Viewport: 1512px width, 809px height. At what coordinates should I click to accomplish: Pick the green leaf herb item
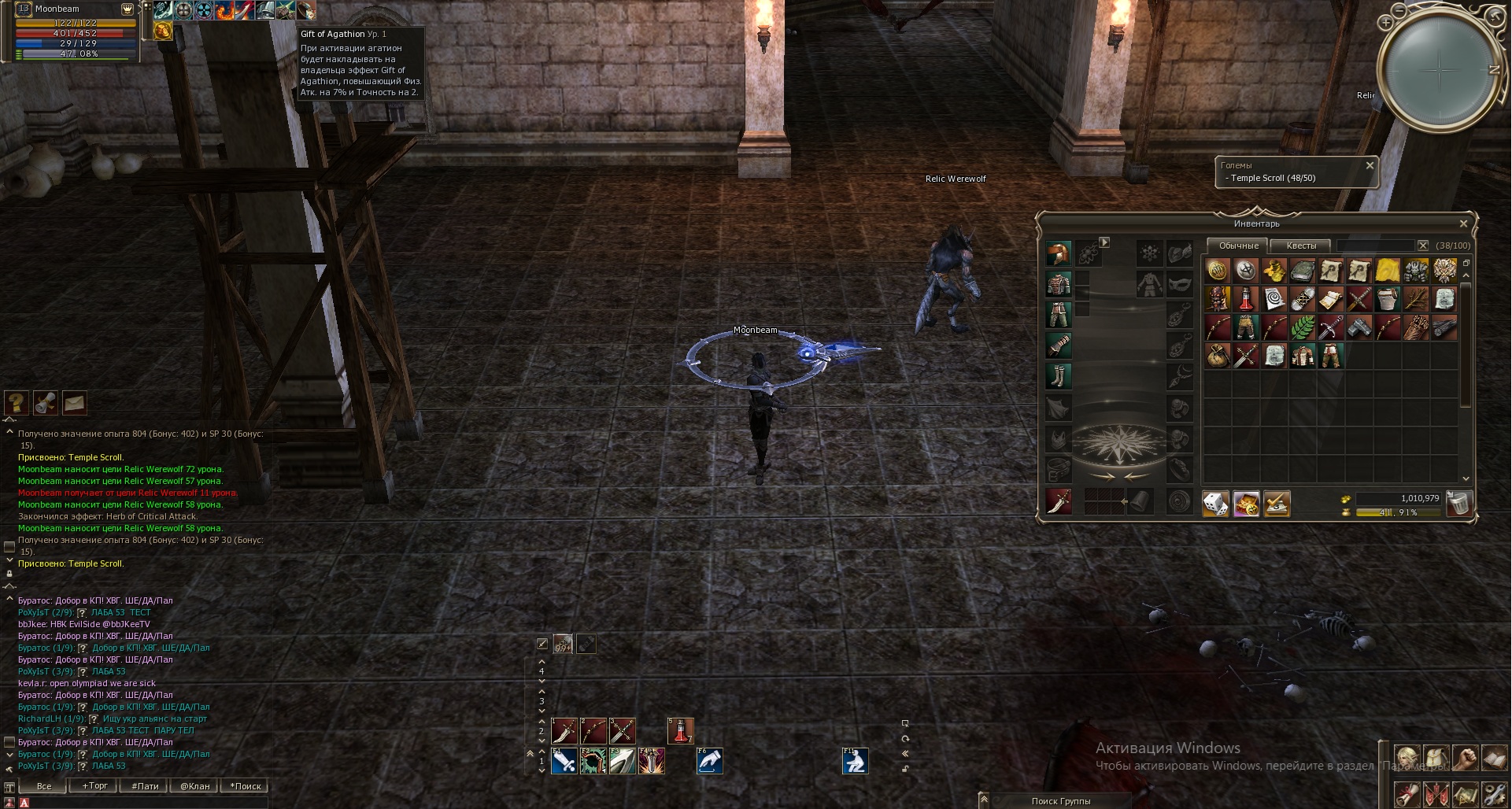[1302, 327]
